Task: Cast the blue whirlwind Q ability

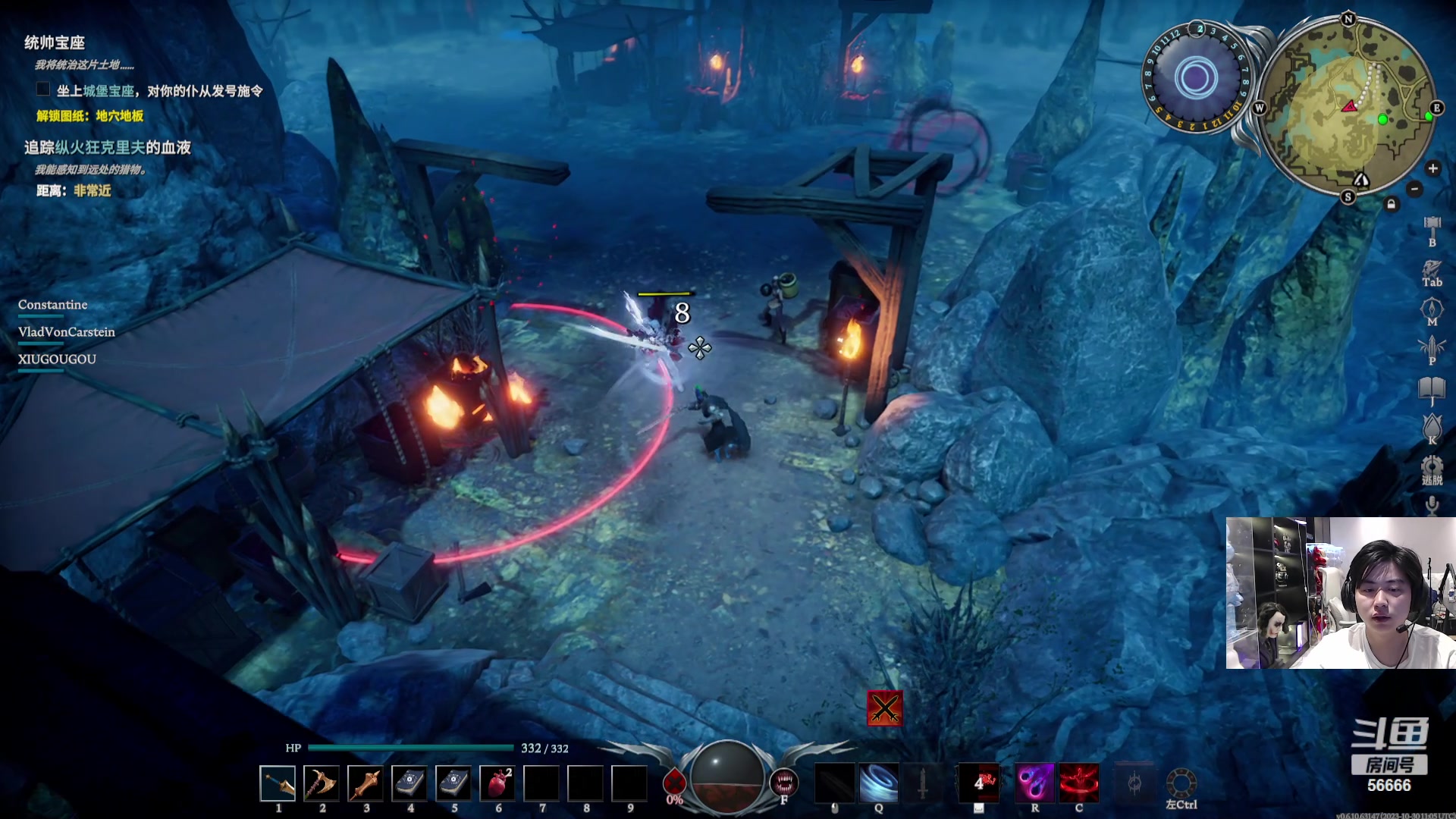Action: pyautogui.click(x=878, y=783)
